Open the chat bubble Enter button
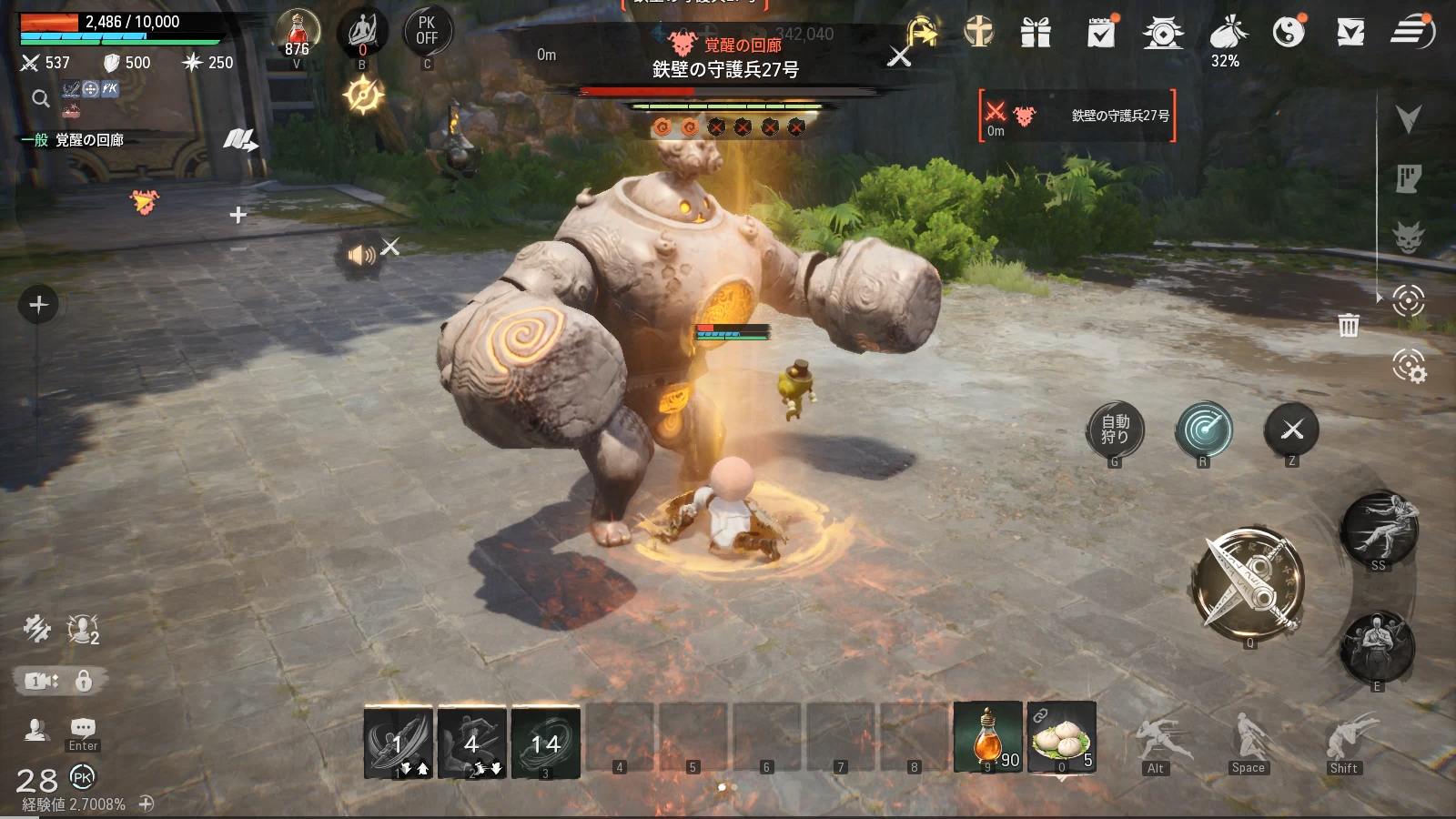Screen dimensions: 1456x819 click(83, 728)
